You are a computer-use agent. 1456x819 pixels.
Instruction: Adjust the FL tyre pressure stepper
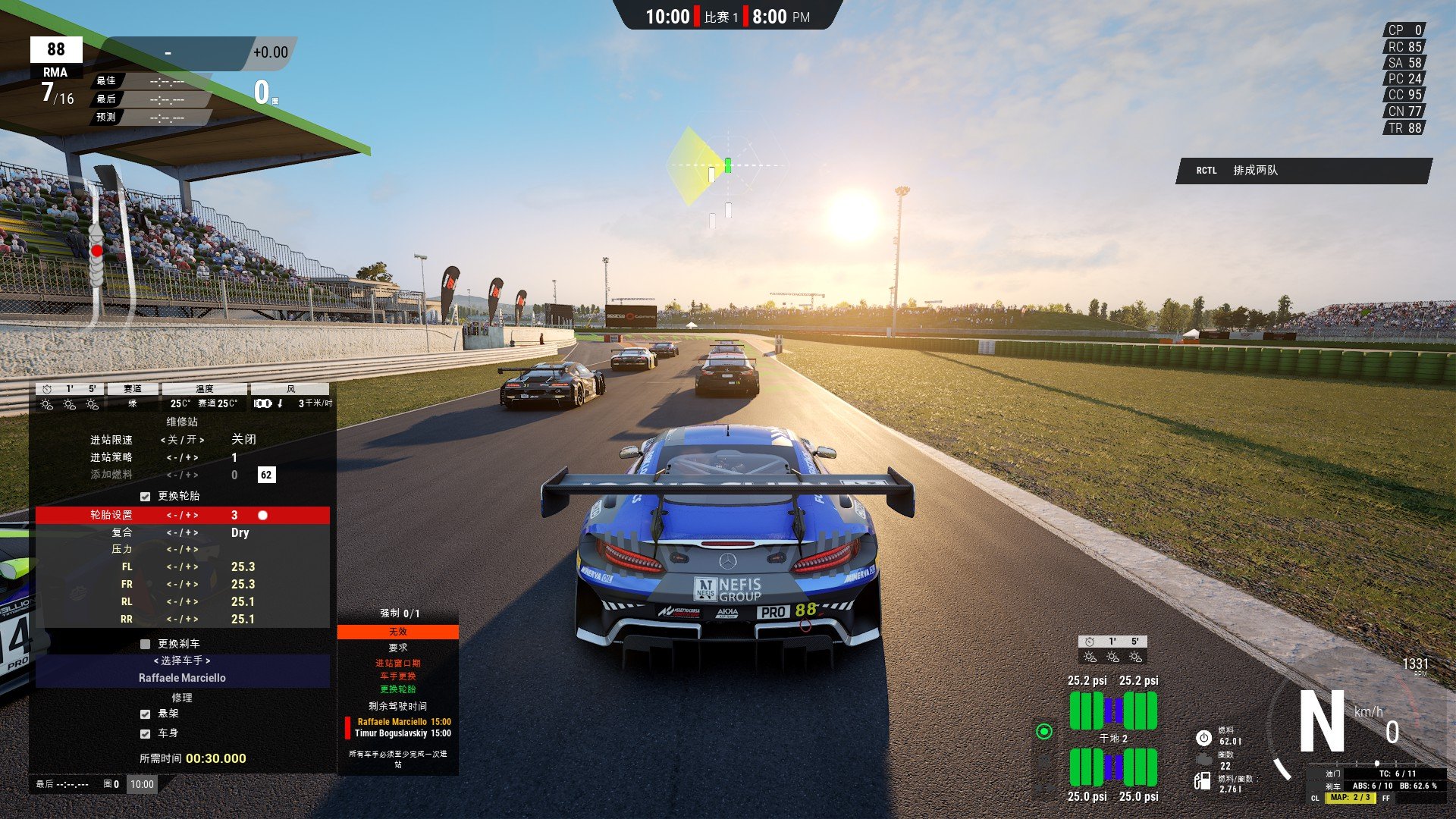[x=182, y=567]
